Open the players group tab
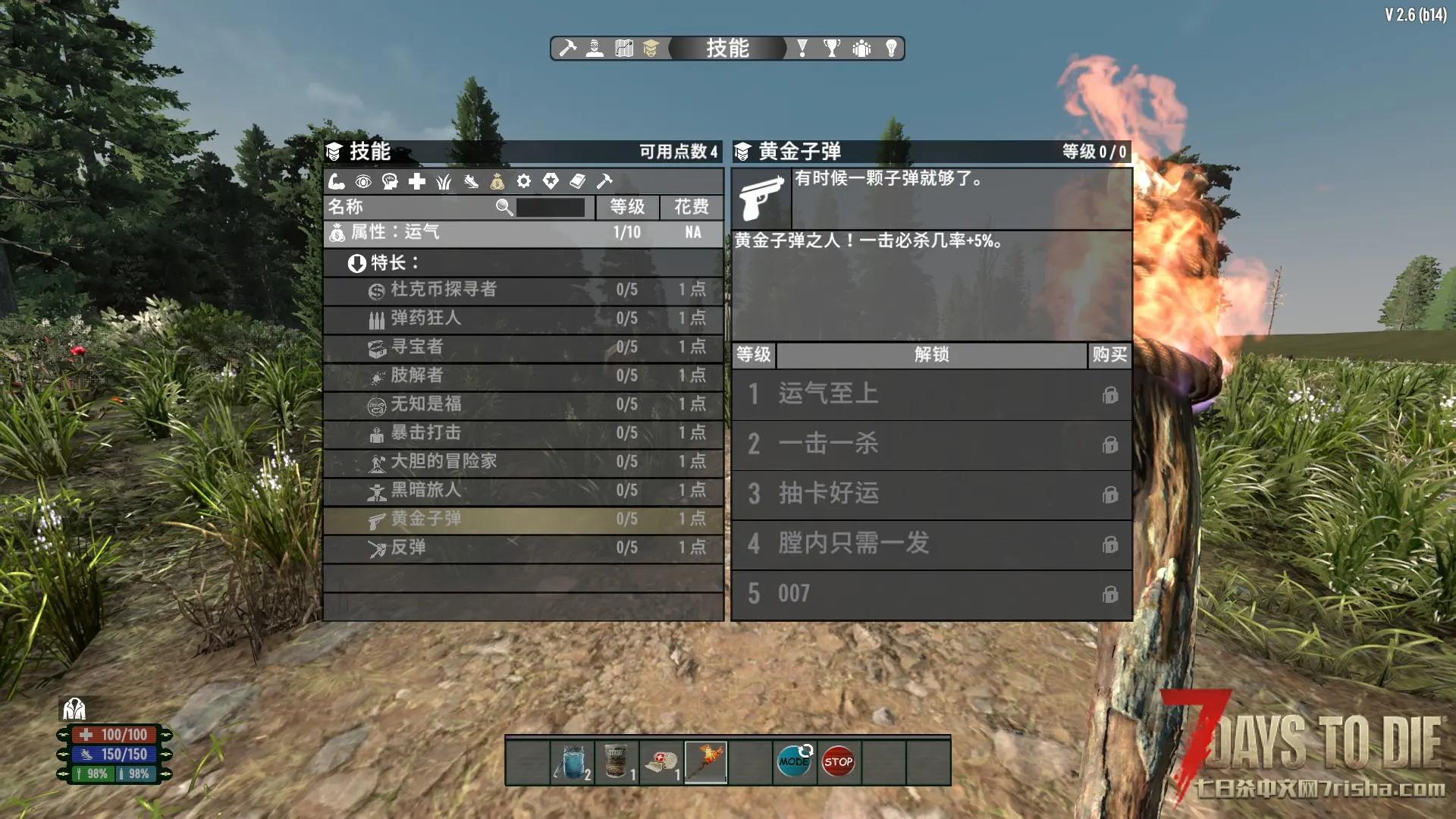This screenshot has height=819, width=1456. (x=861, y=49)
